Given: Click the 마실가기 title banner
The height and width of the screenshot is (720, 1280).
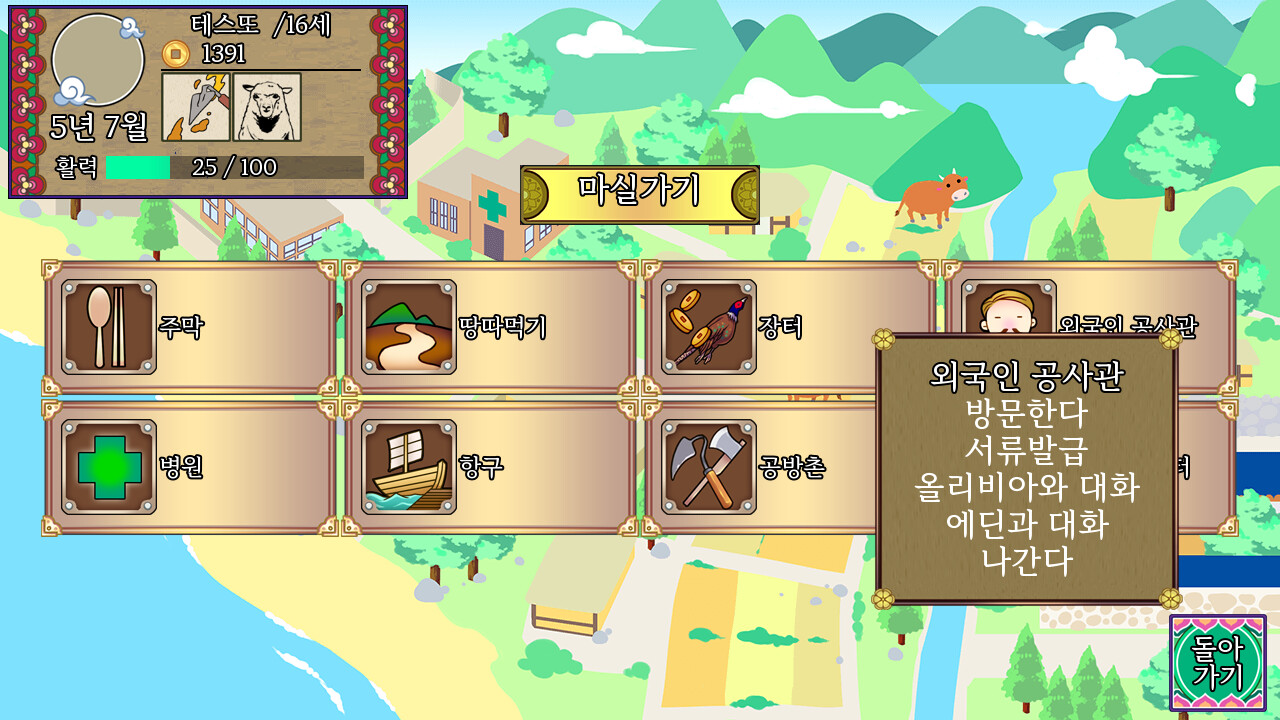Looking at the screenshot, I should 647,187.
